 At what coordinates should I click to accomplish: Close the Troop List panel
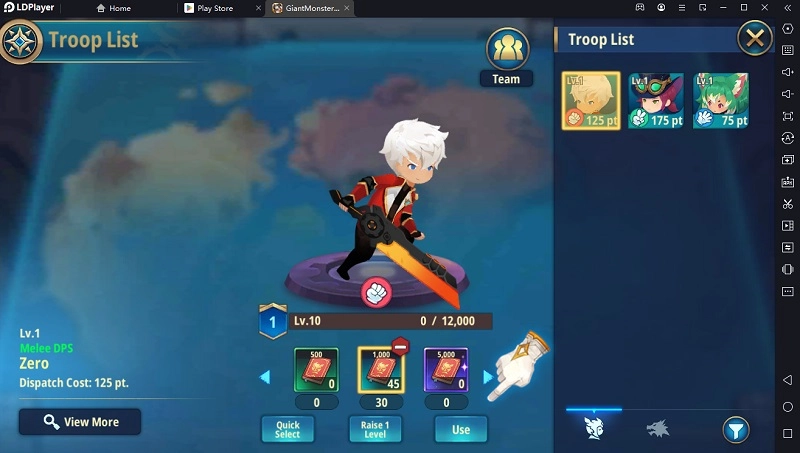click(754, 40)
